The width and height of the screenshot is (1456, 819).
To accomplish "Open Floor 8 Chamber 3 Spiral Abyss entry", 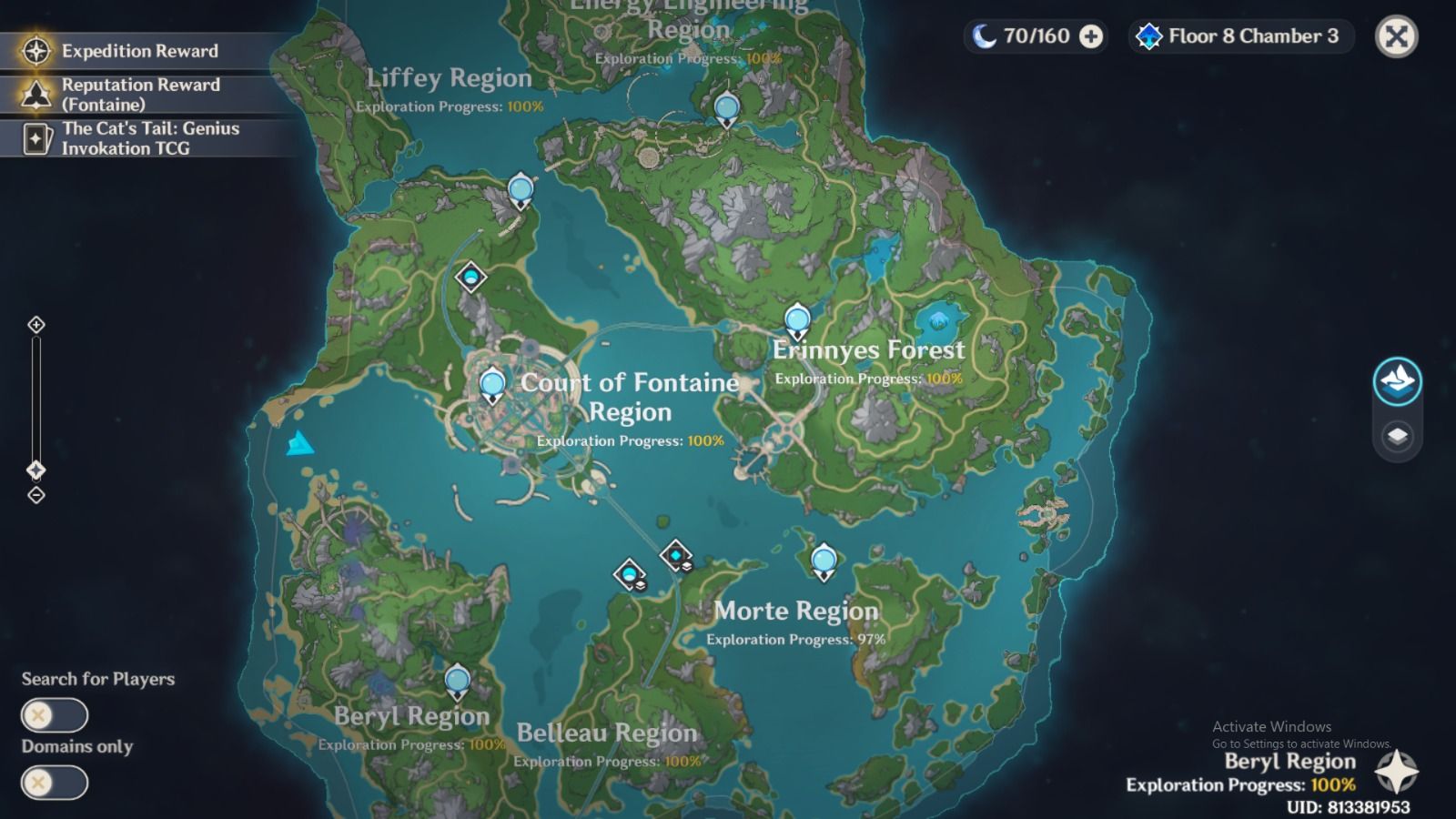I will (x=1238, y=37).
